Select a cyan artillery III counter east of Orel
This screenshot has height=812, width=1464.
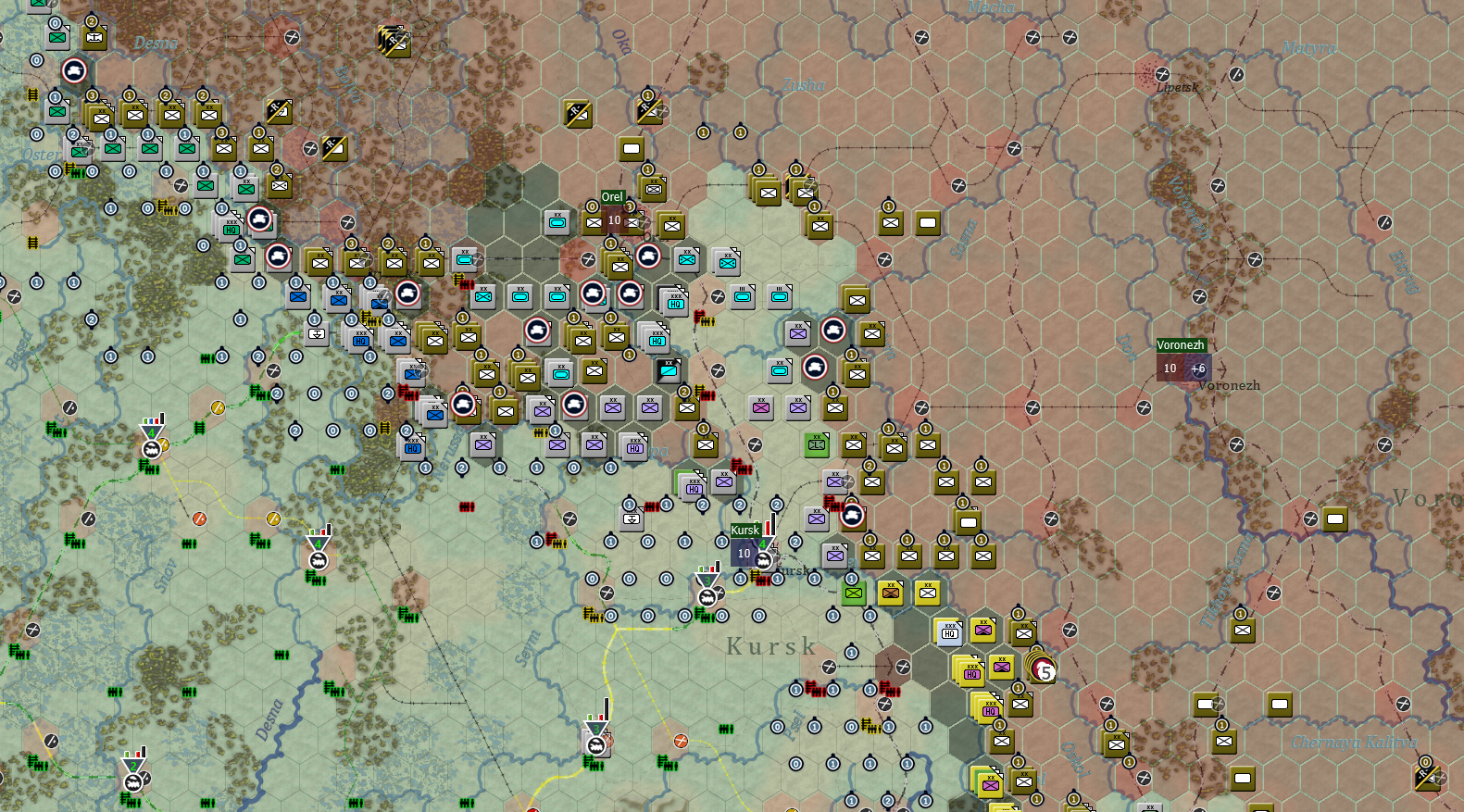742,294
